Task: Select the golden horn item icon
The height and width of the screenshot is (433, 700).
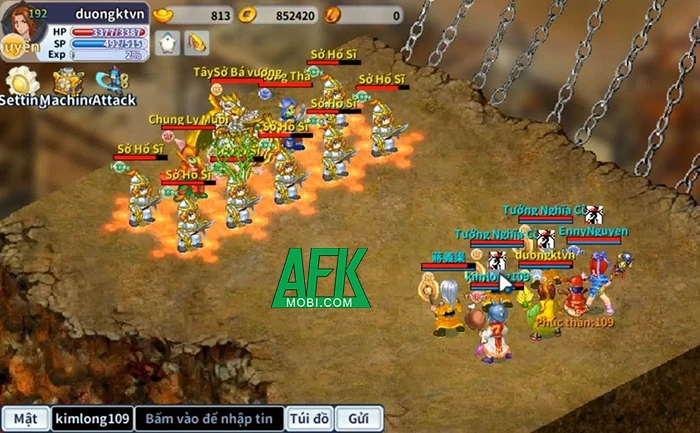Action: [x=198, y=43]
